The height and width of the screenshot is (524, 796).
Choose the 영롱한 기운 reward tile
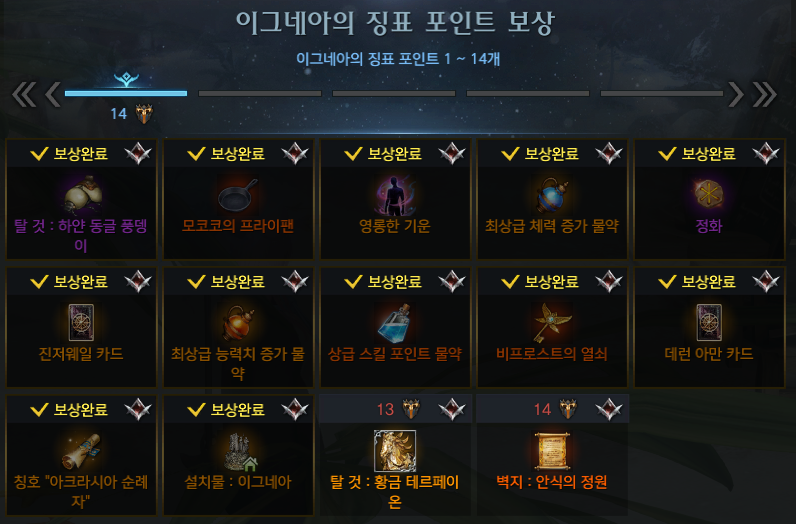point(397,200)
